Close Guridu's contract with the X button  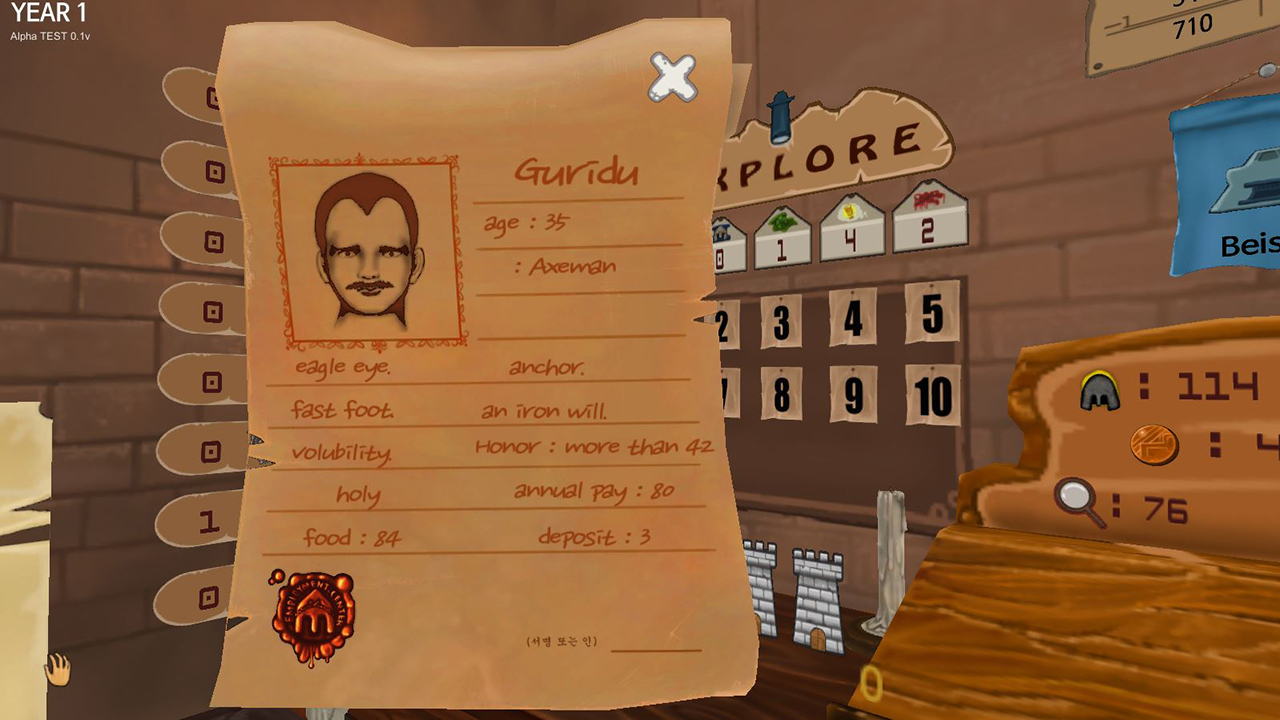(x=672, y=78)
